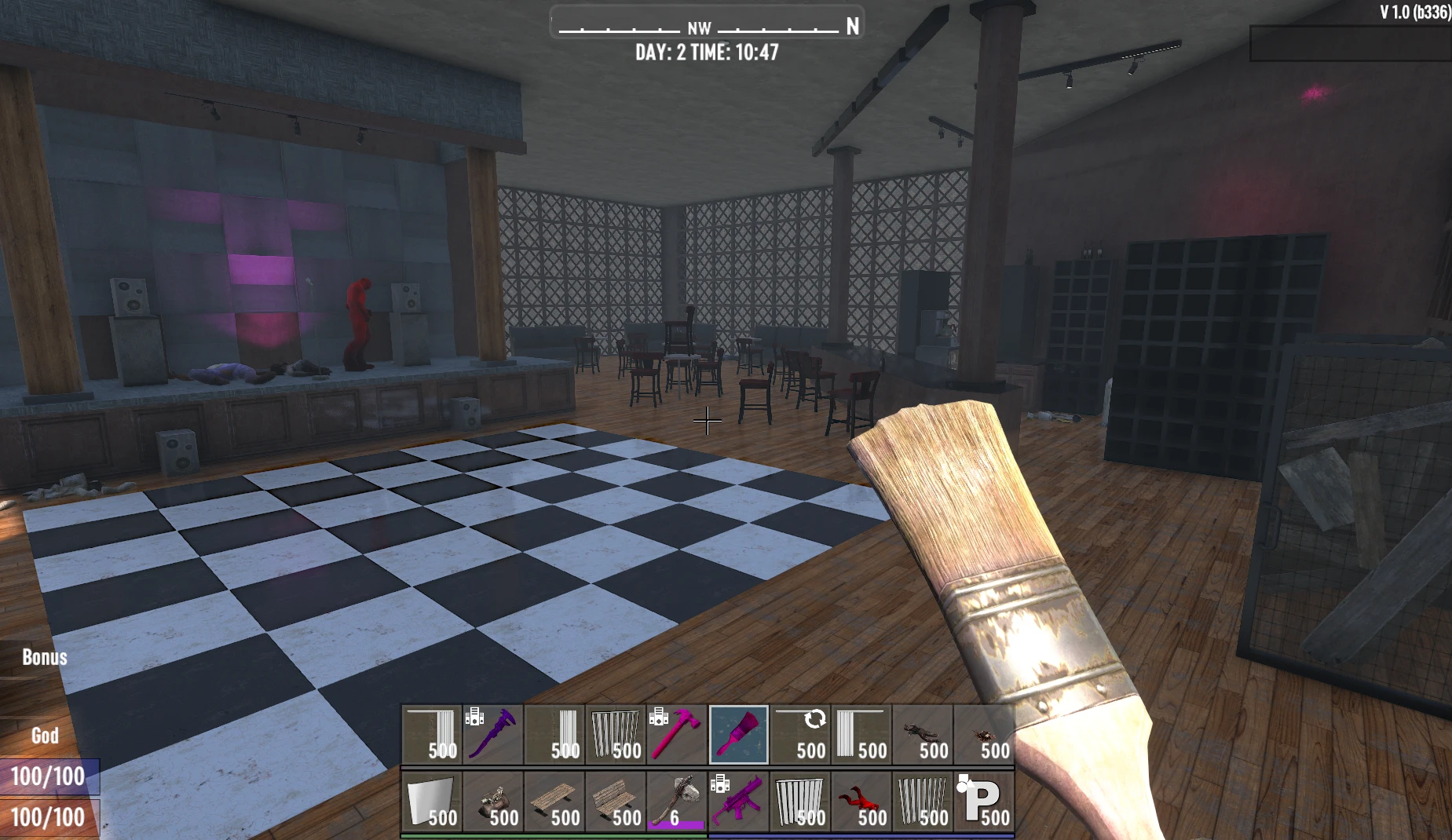
Task: Pick the white flat panel block slot
Action: [432, 802]
